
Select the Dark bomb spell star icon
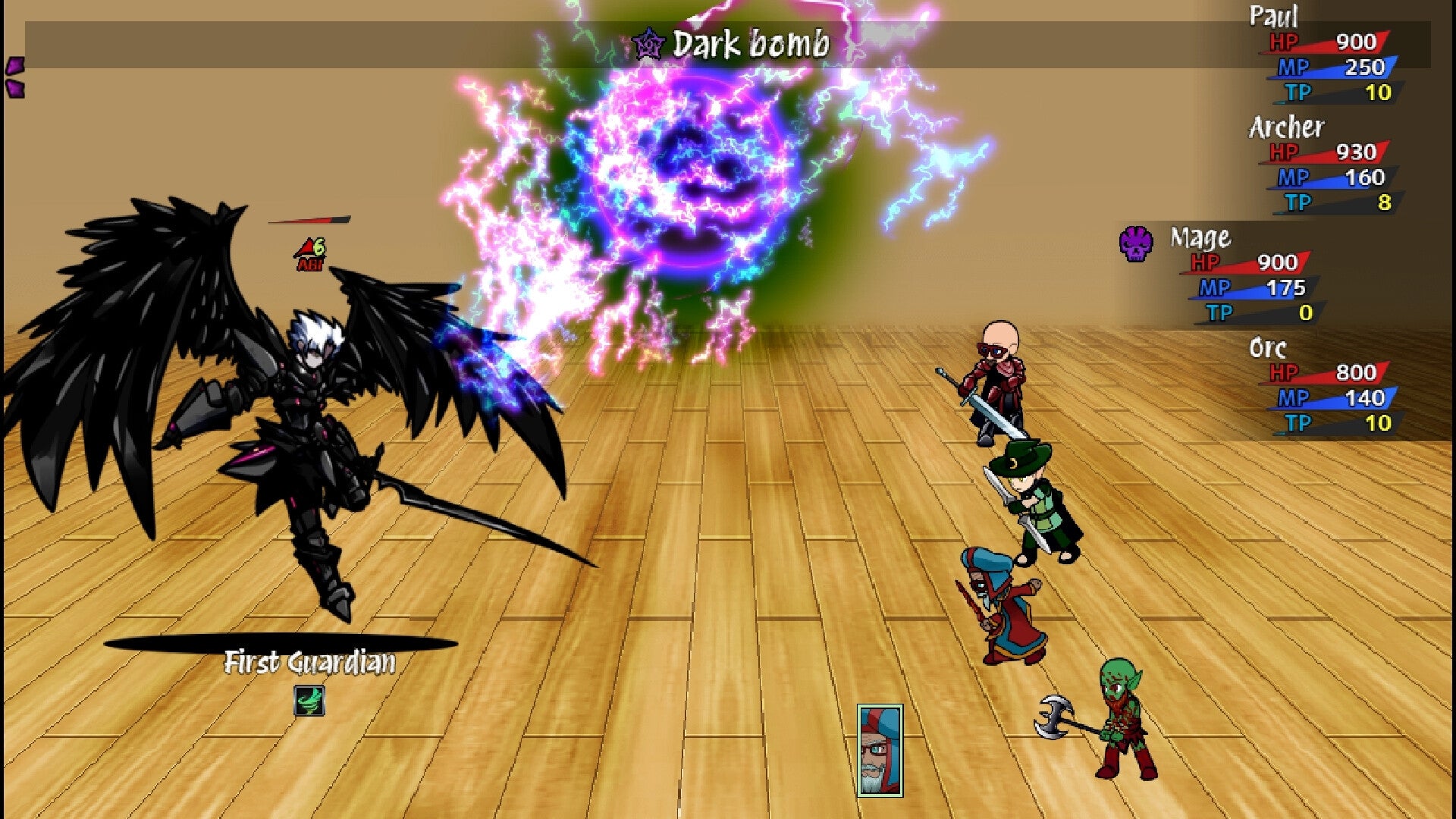click(648, 44)
